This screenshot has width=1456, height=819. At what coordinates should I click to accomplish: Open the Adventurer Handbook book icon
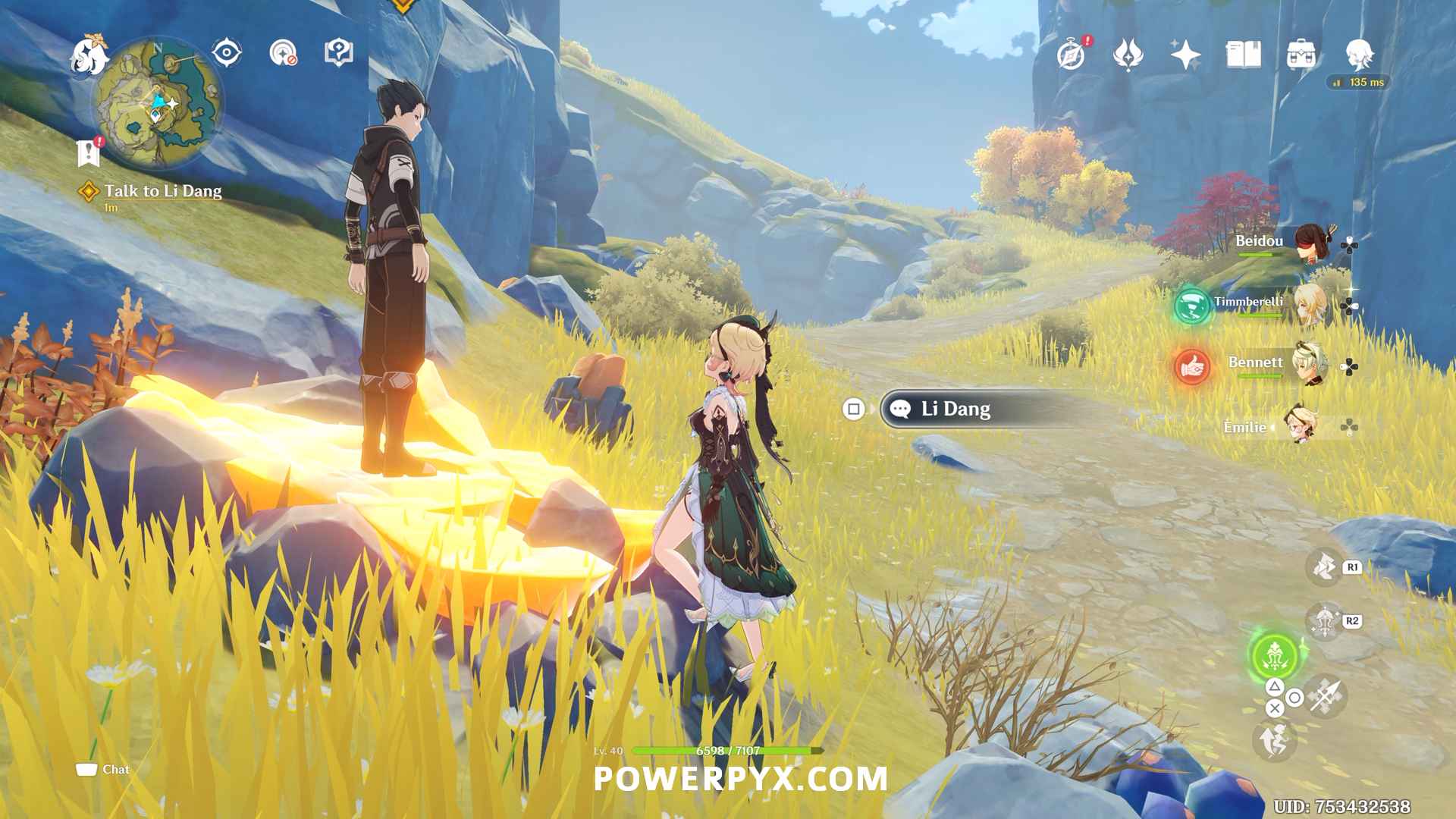[x=1243, y=55]
